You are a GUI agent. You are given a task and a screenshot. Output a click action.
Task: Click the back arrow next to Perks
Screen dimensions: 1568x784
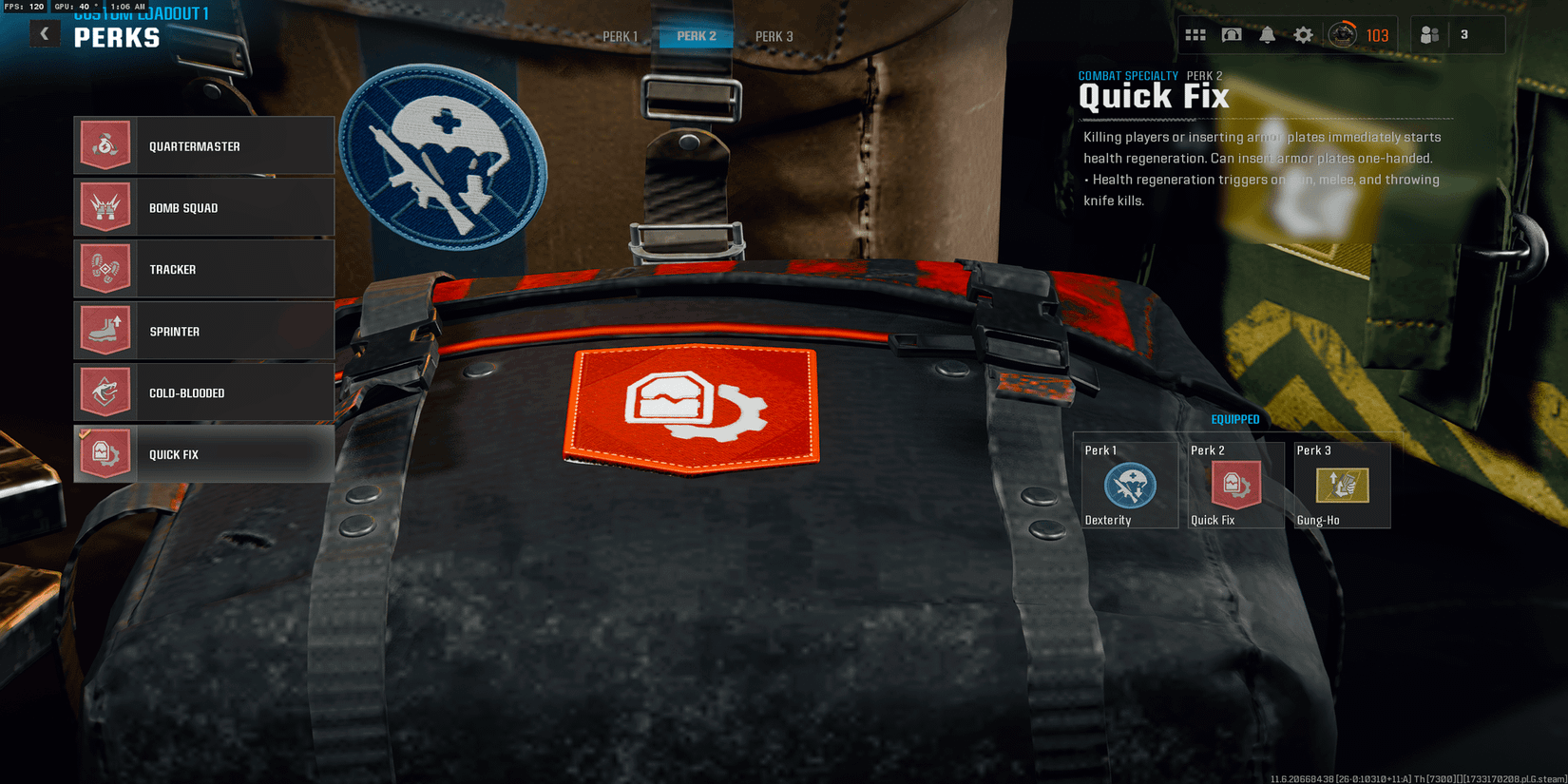click(45, 33)
